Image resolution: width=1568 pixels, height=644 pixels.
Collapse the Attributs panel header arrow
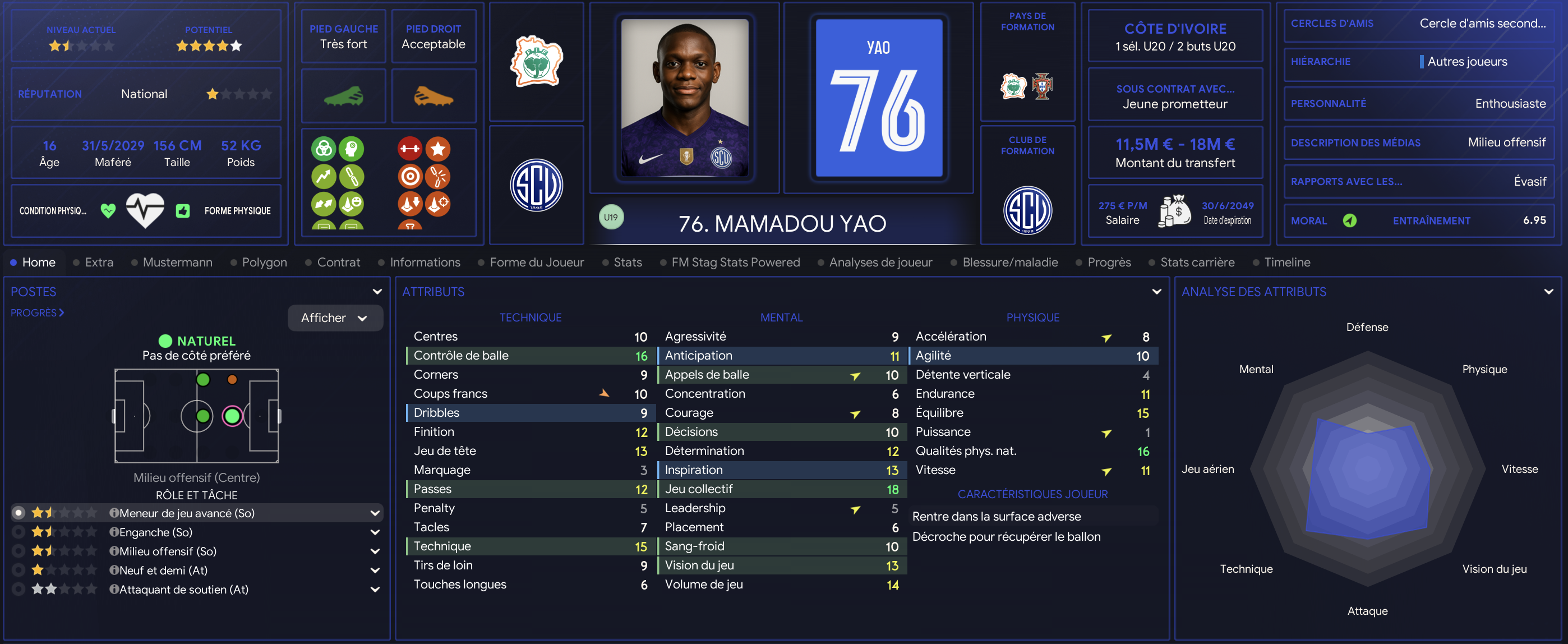point(1156,292)
